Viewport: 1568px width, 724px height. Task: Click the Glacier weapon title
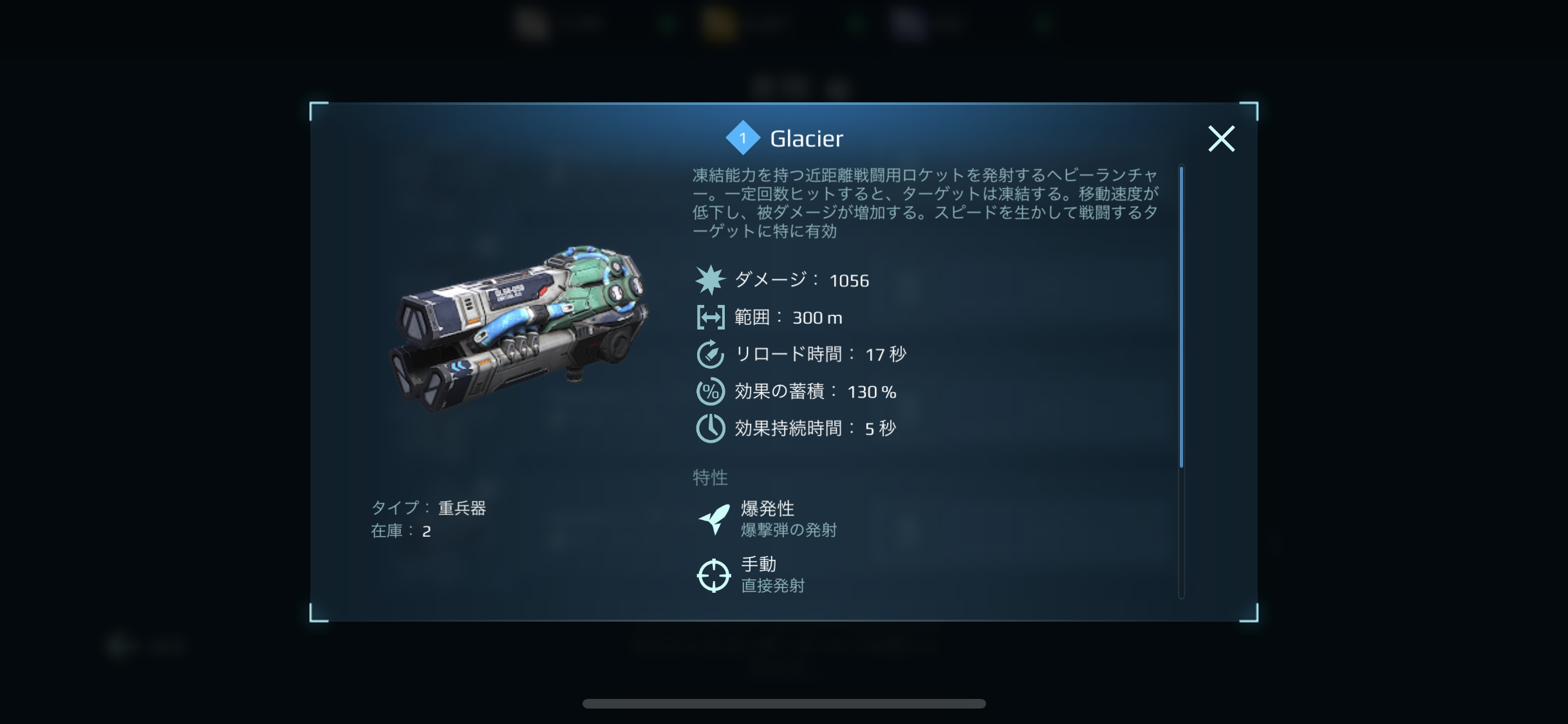click(x=807, y=138)
